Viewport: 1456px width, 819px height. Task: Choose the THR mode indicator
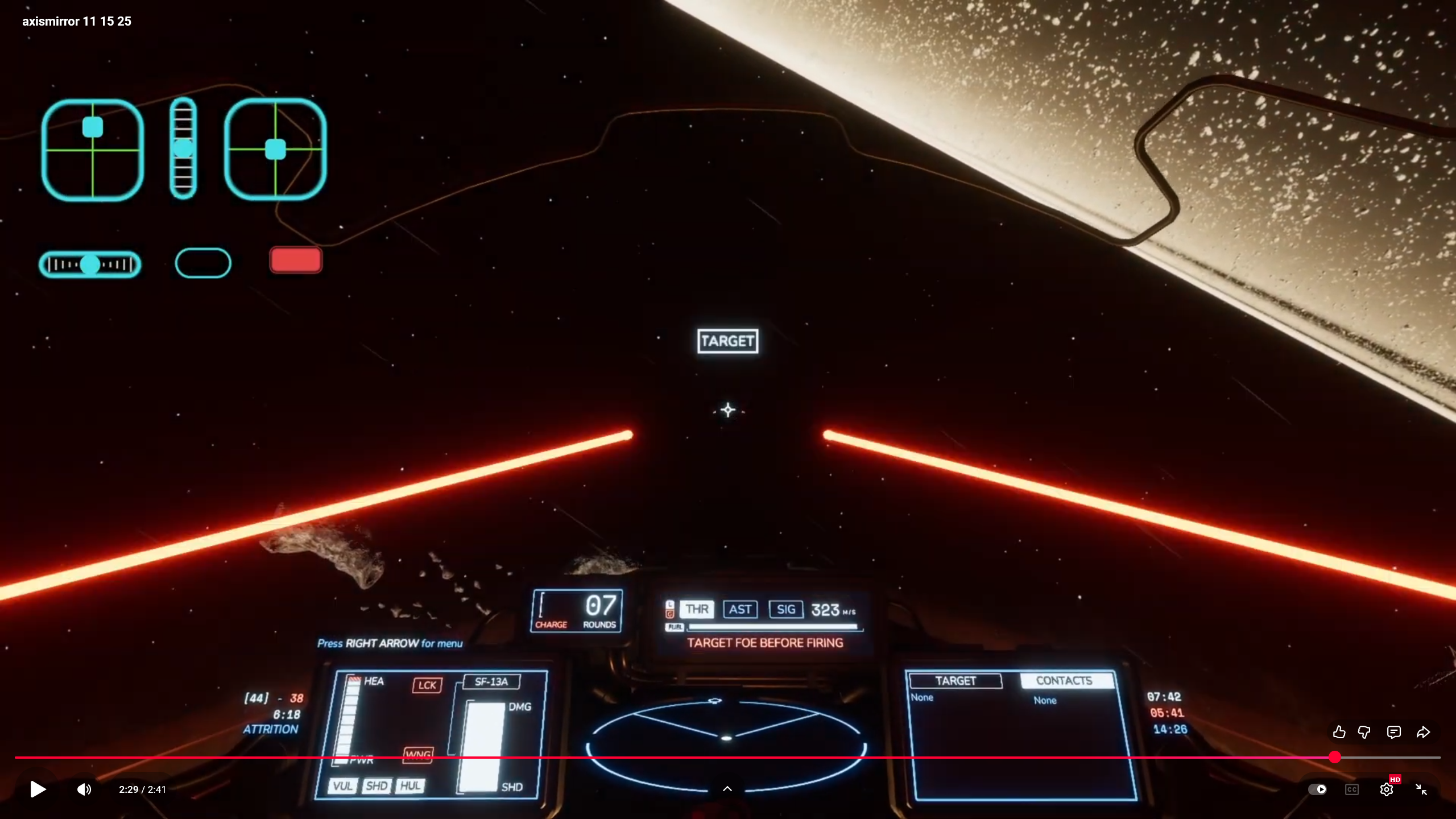(x=697, y=609)
